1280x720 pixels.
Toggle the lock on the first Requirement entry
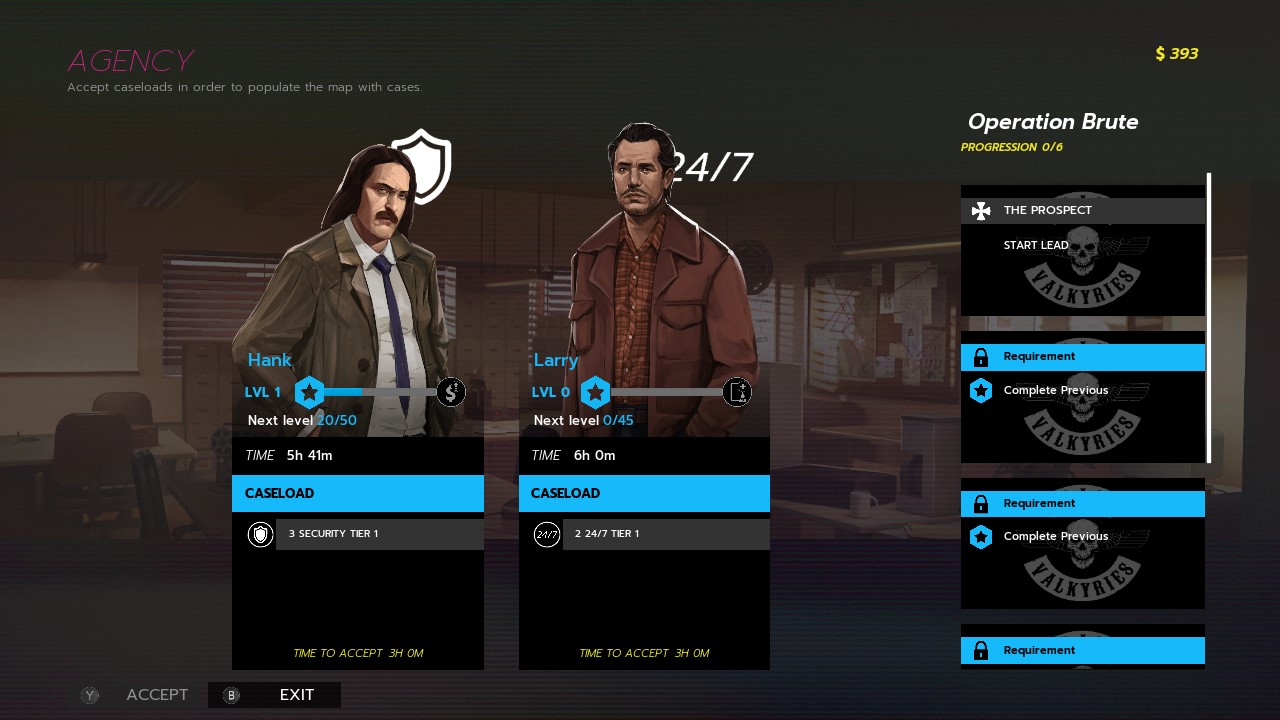point(981,356)
